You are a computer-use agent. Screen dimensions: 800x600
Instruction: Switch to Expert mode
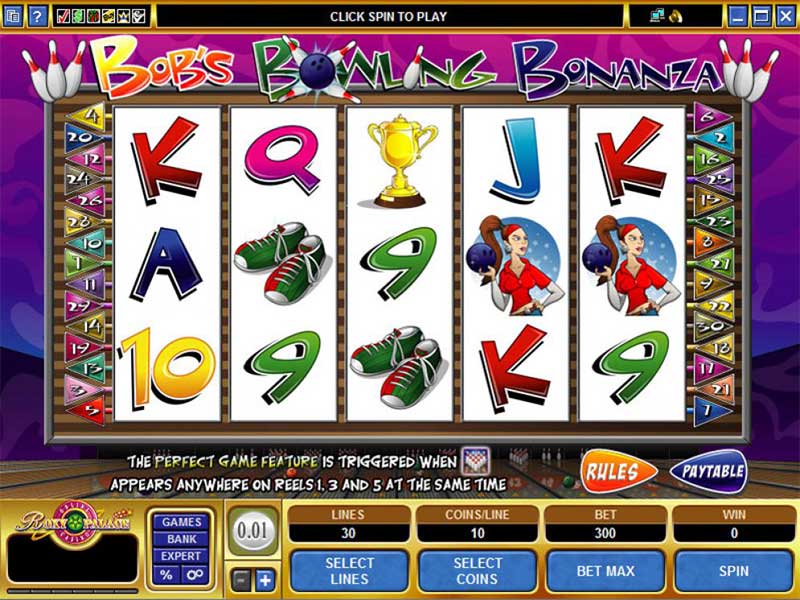pos(181,556)
